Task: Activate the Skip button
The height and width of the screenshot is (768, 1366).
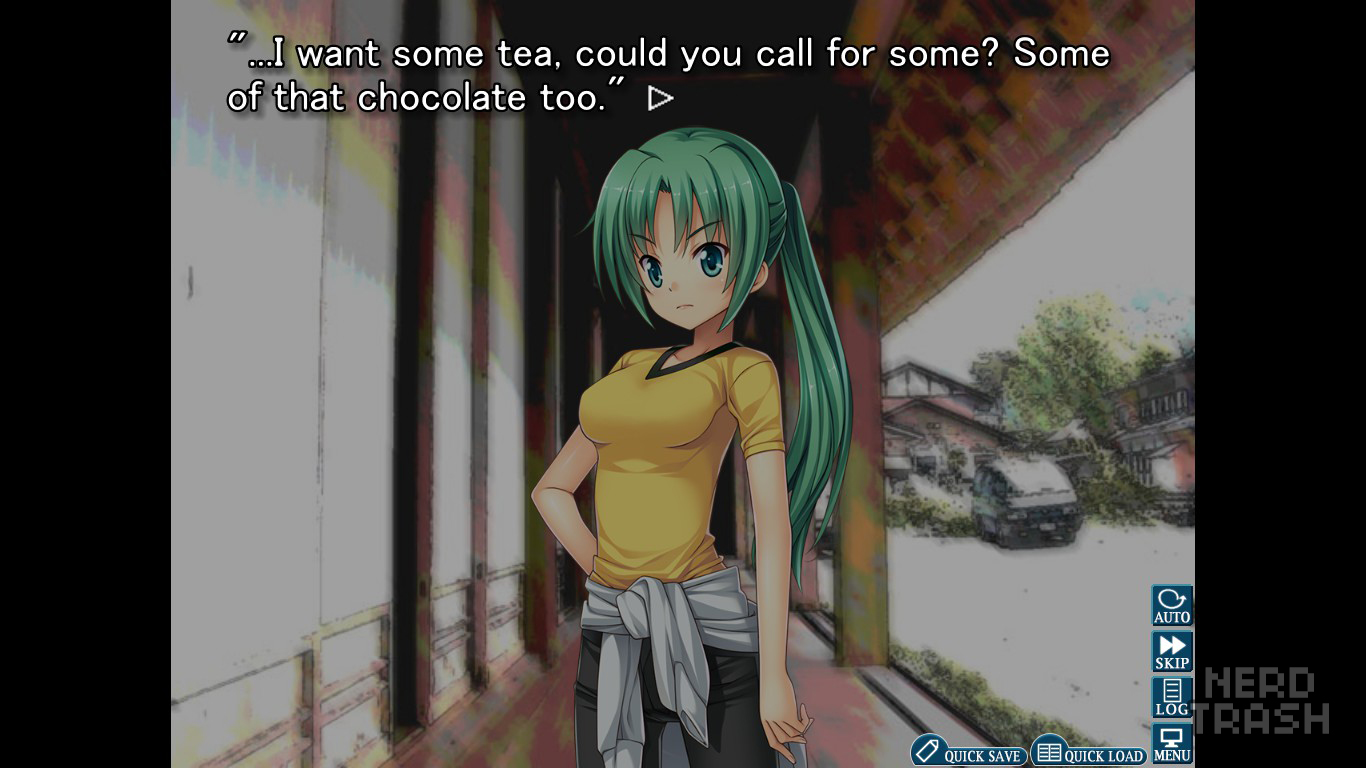Action: (1172, 651)
